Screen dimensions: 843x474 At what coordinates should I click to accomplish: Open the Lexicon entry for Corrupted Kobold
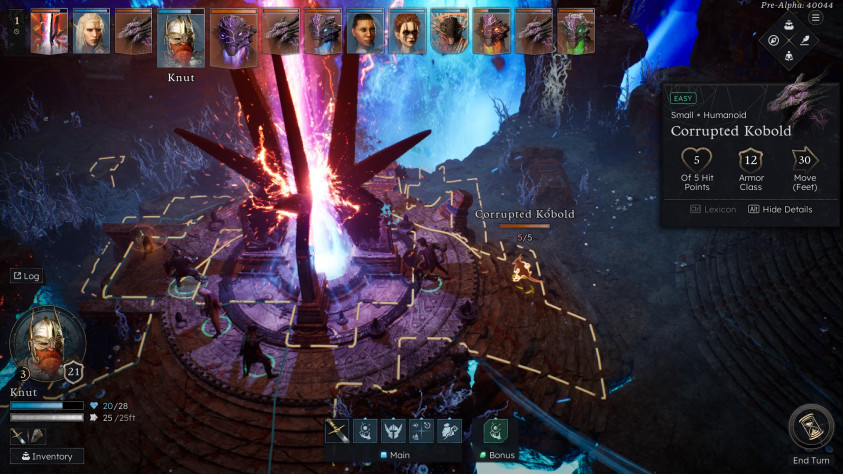tap(714, 209)
